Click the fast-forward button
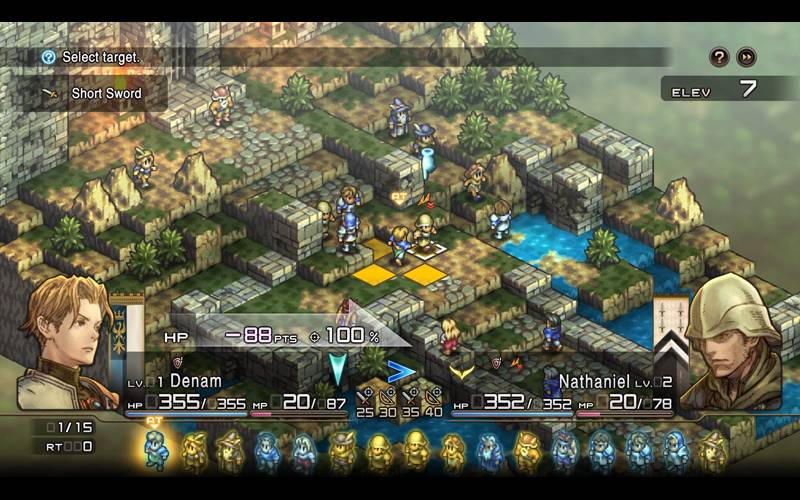 [746, 57]
